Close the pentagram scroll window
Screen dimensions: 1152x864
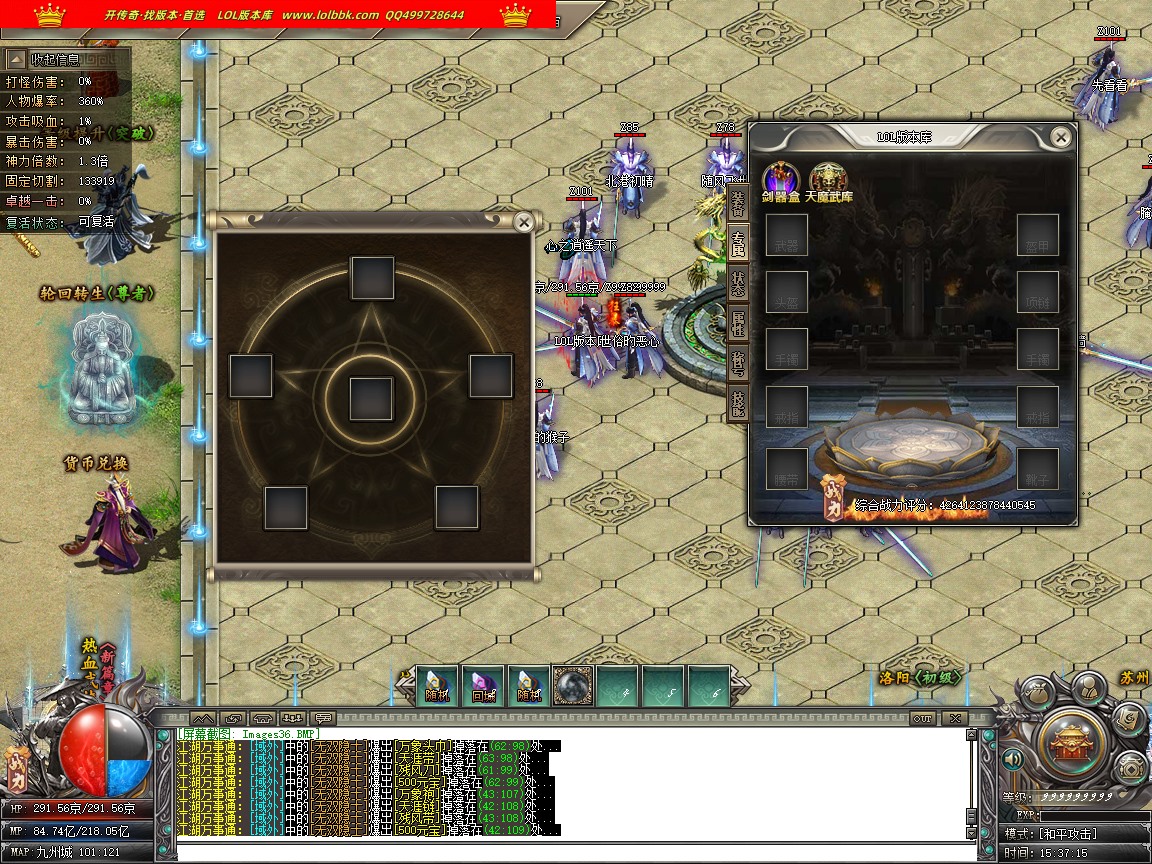(523, 223)
